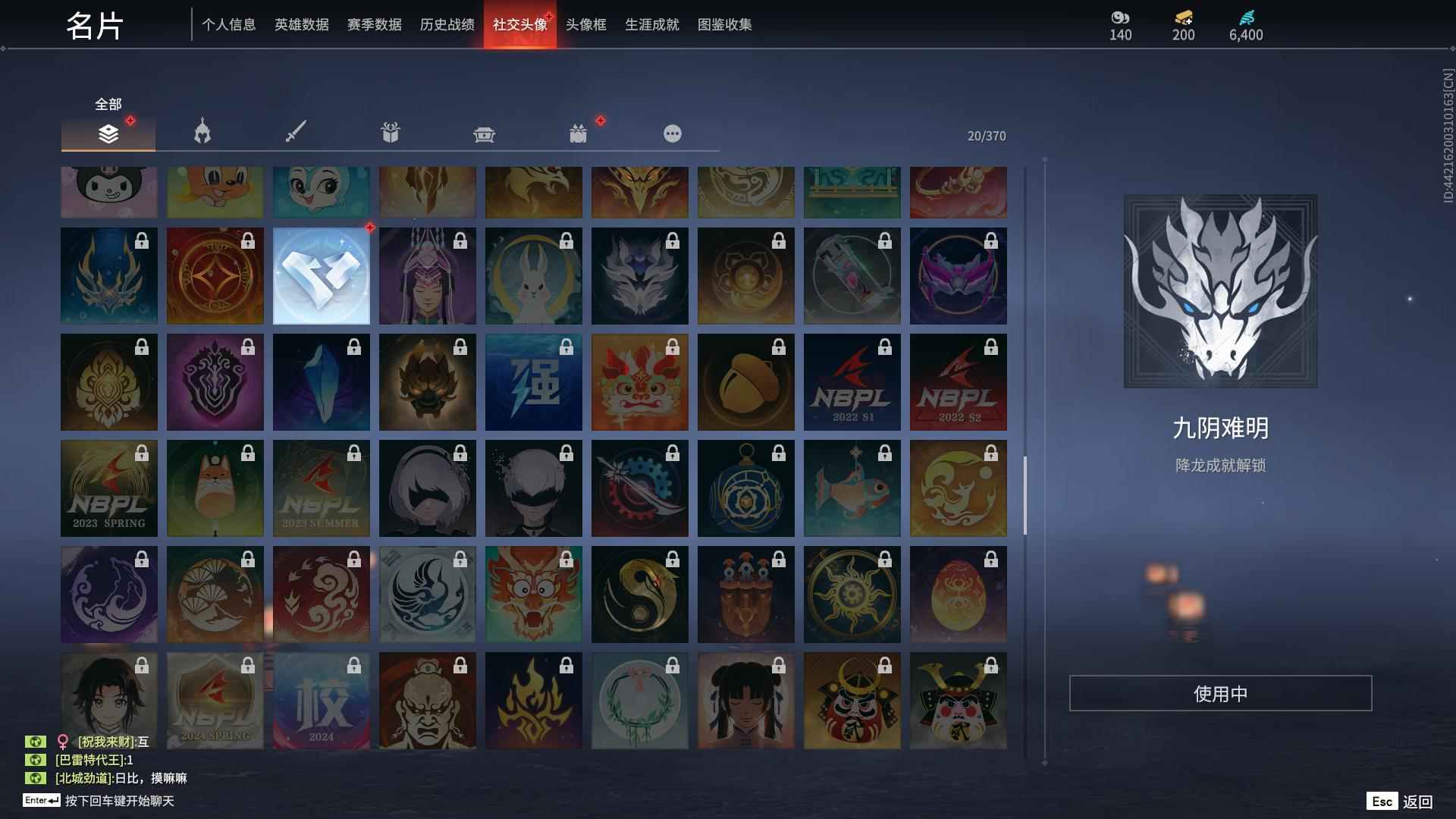Select the sword category filter icon
This screenshot has width=1456, height=819.
coord(297,132)
